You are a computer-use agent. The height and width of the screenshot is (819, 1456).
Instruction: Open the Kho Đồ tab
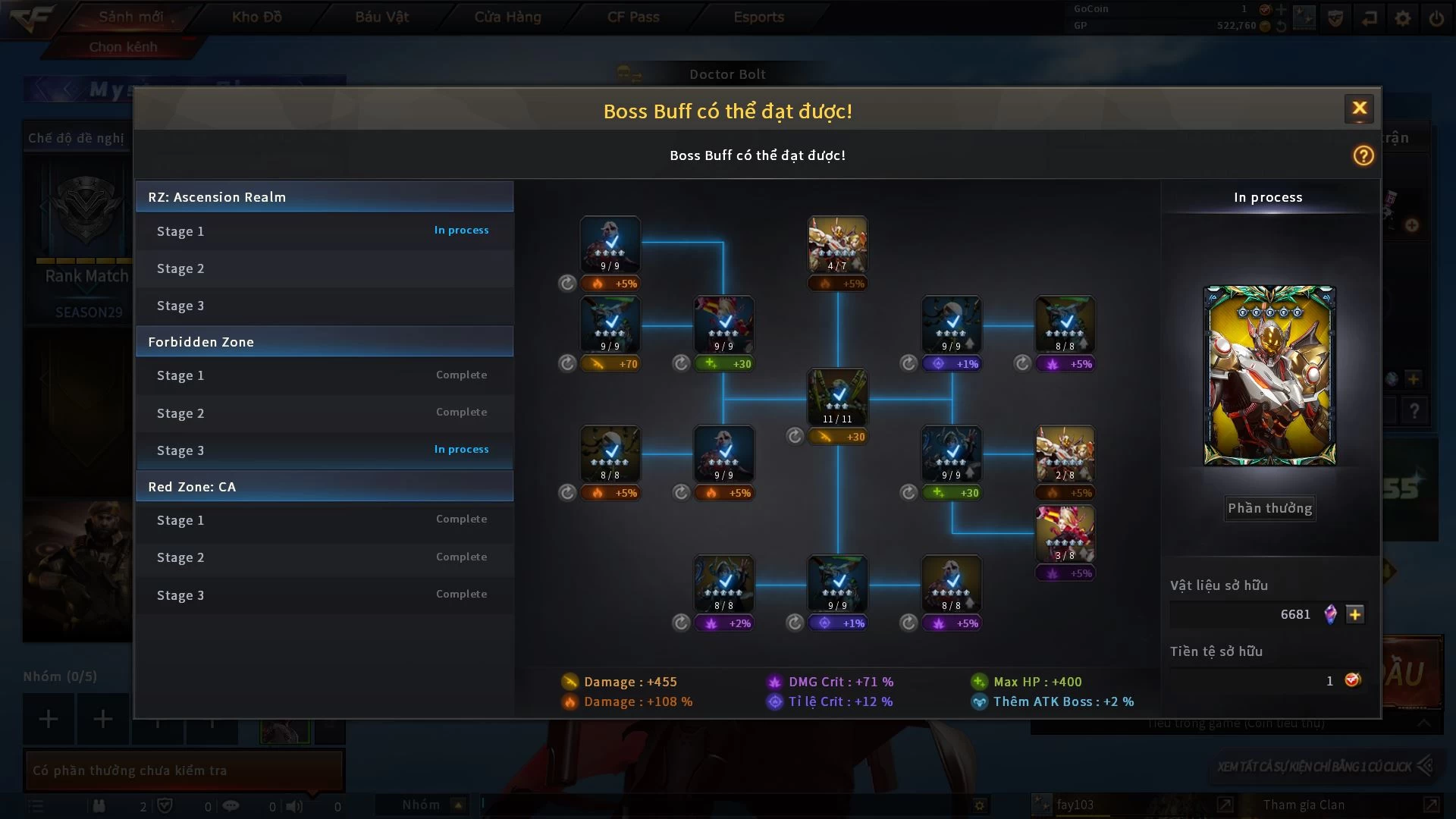(256, 17)
